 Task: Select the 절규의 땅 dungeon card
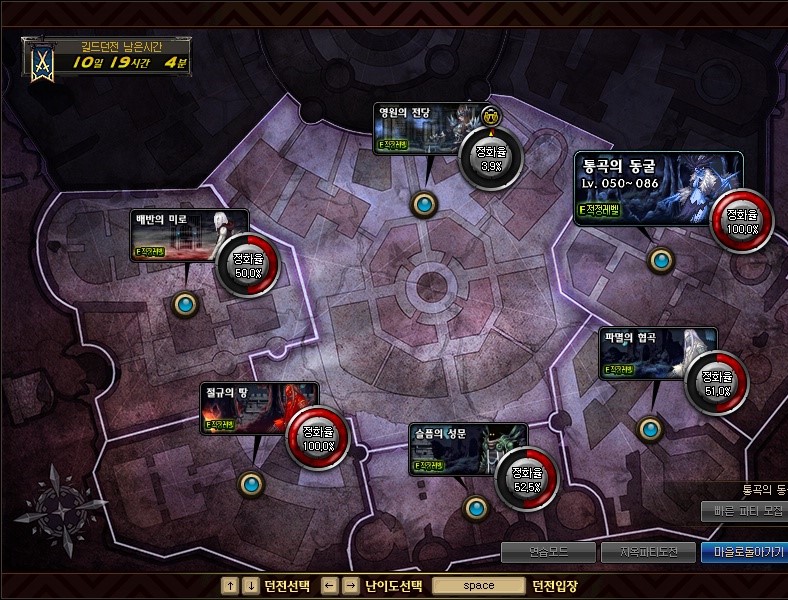click(x=256, y=410)
